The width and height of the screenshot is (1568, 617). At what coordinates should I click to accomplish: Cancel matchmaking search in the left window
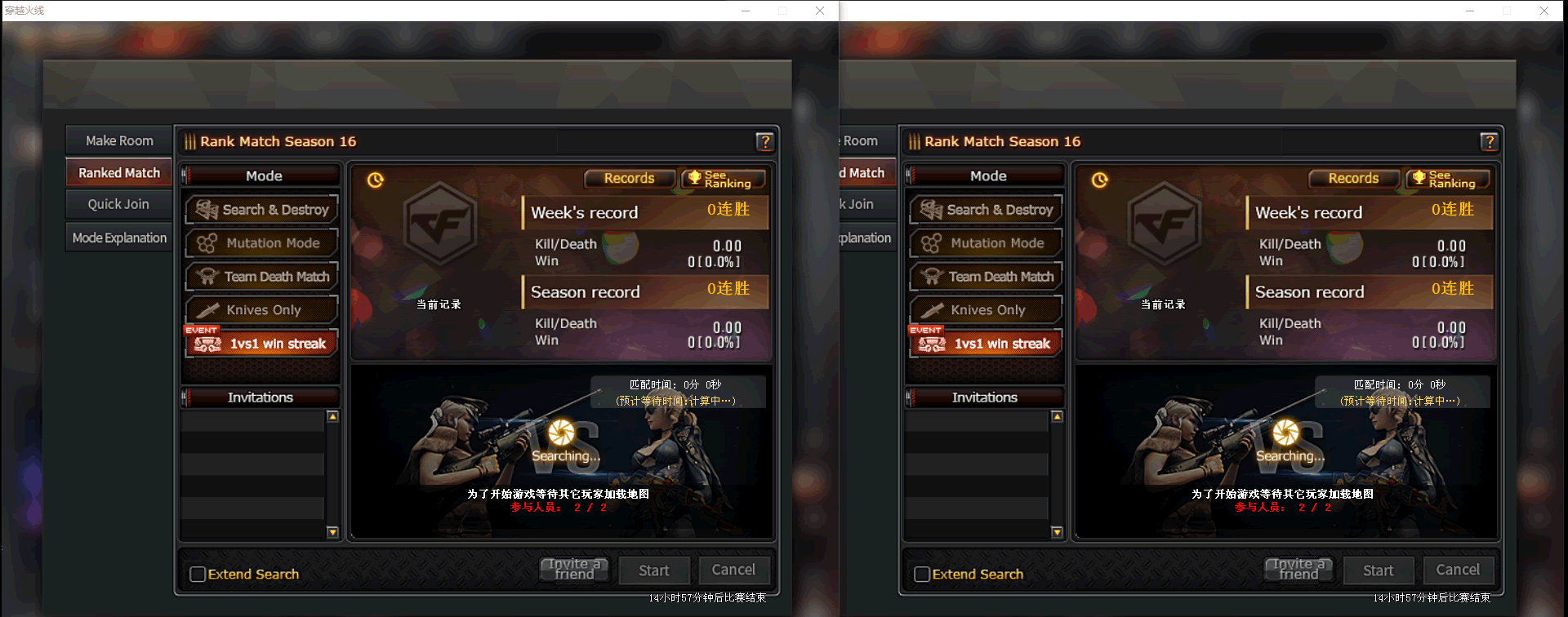733,570
